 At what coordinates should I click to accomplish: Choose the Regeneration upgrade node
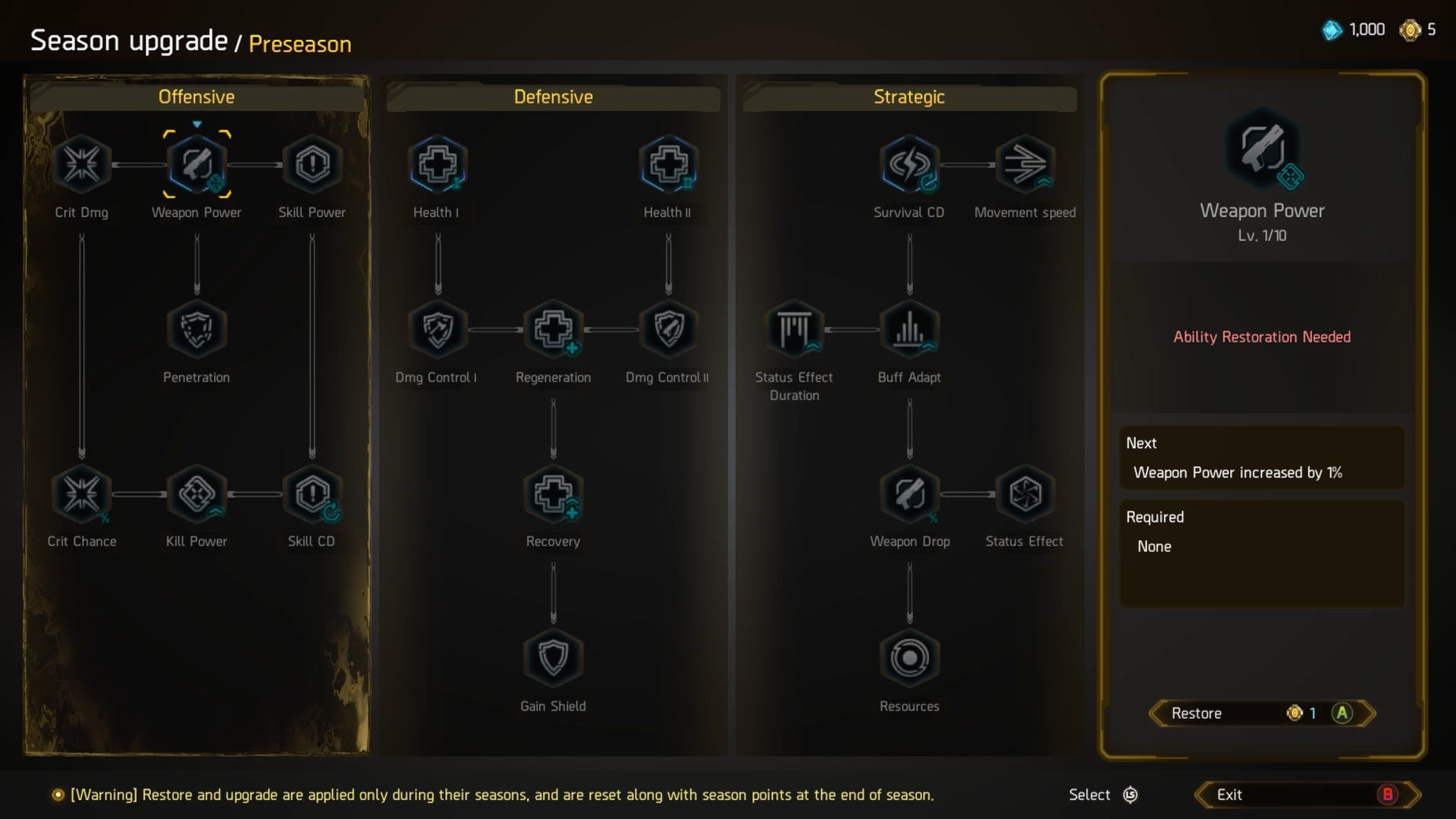[x=553, y=329]
